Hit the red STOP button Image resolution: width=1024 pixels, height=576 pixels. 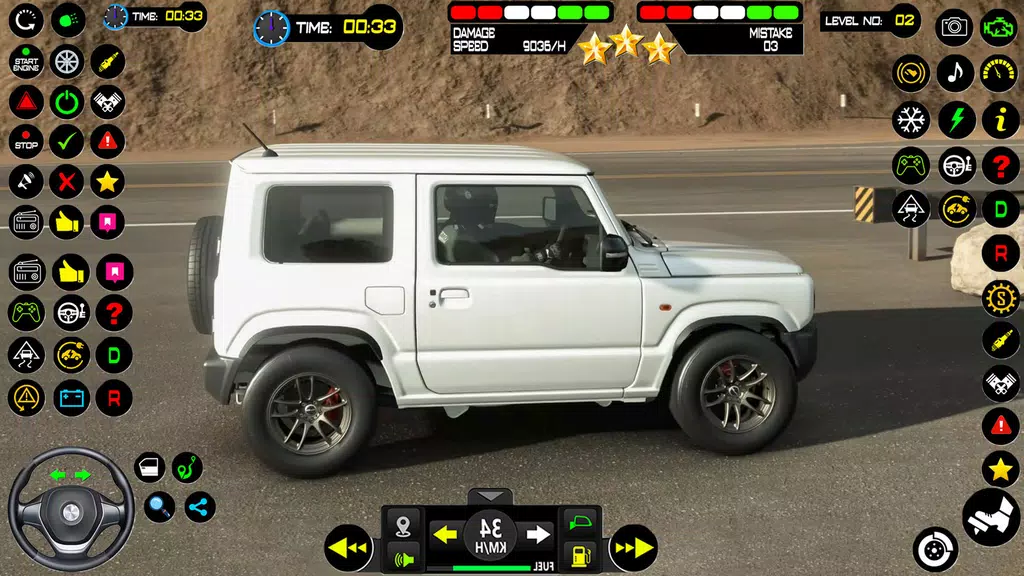coord(26,142)
